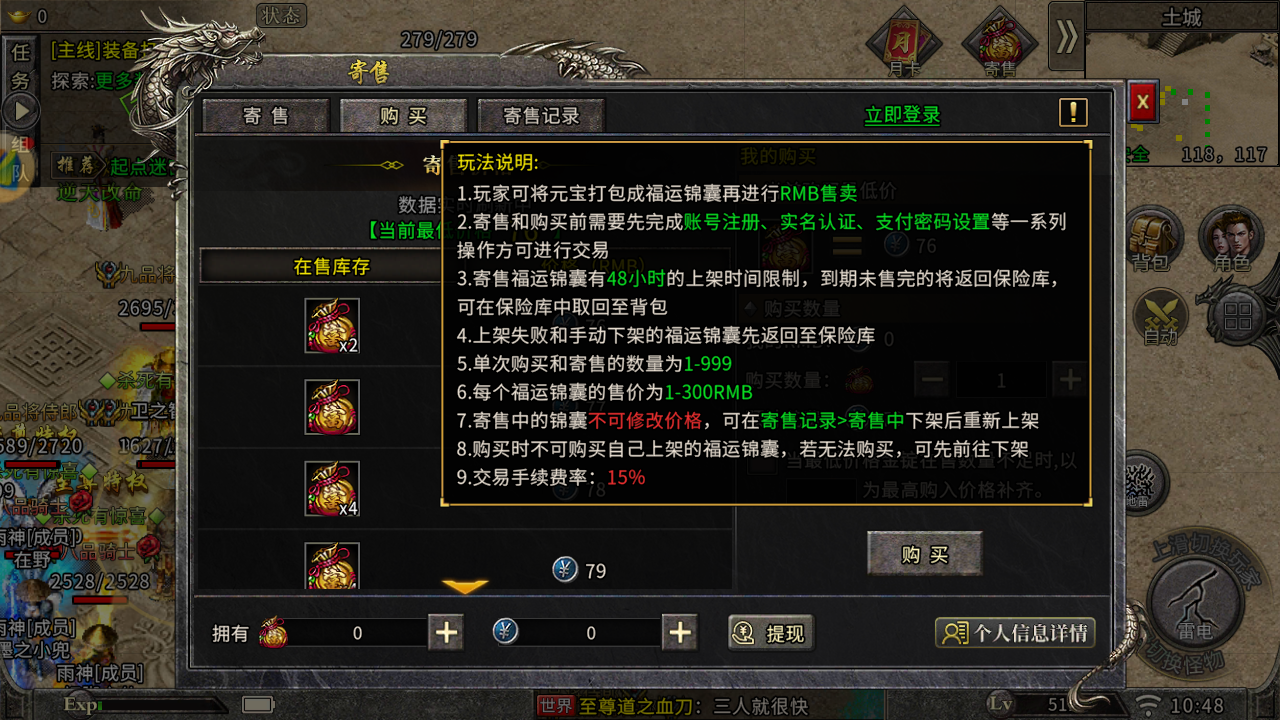This screenshot has height=720, width=1280.
Task: Click the purchase quantity input field
Action: [x=1000, y=380]
